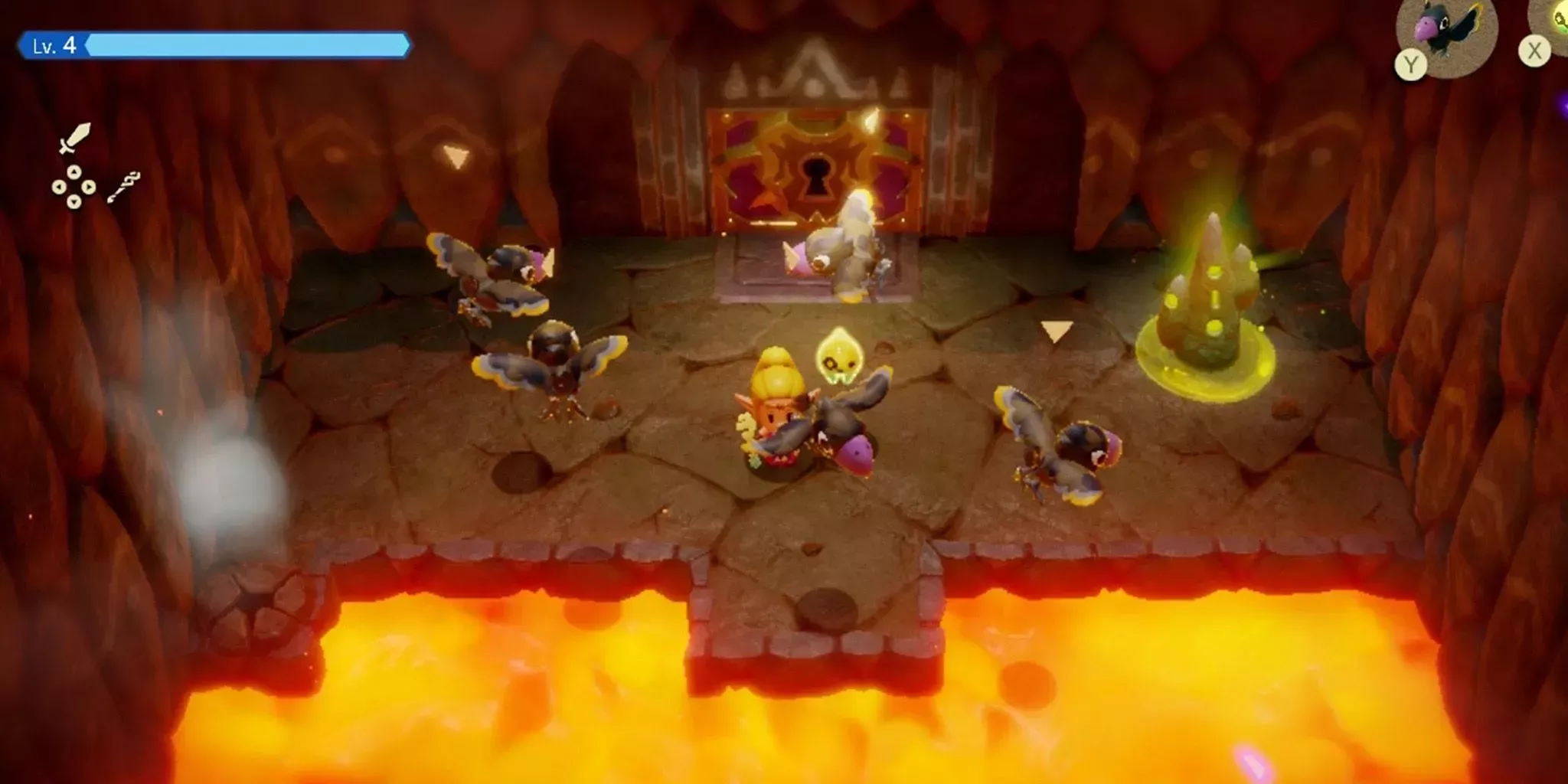Choose the Tri Rod staff icon
1568x784 pixels.
coord(123,188)
